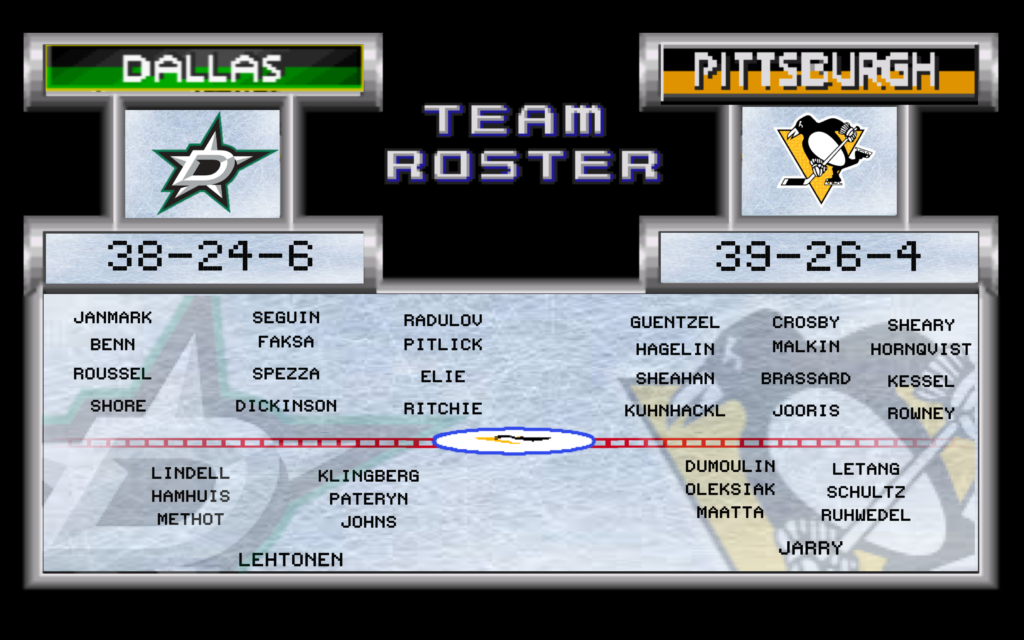The image size is (1024, 640).
Task: Select Hornqvist from the Pittsburgh forwards
Action: click(920, 350)
